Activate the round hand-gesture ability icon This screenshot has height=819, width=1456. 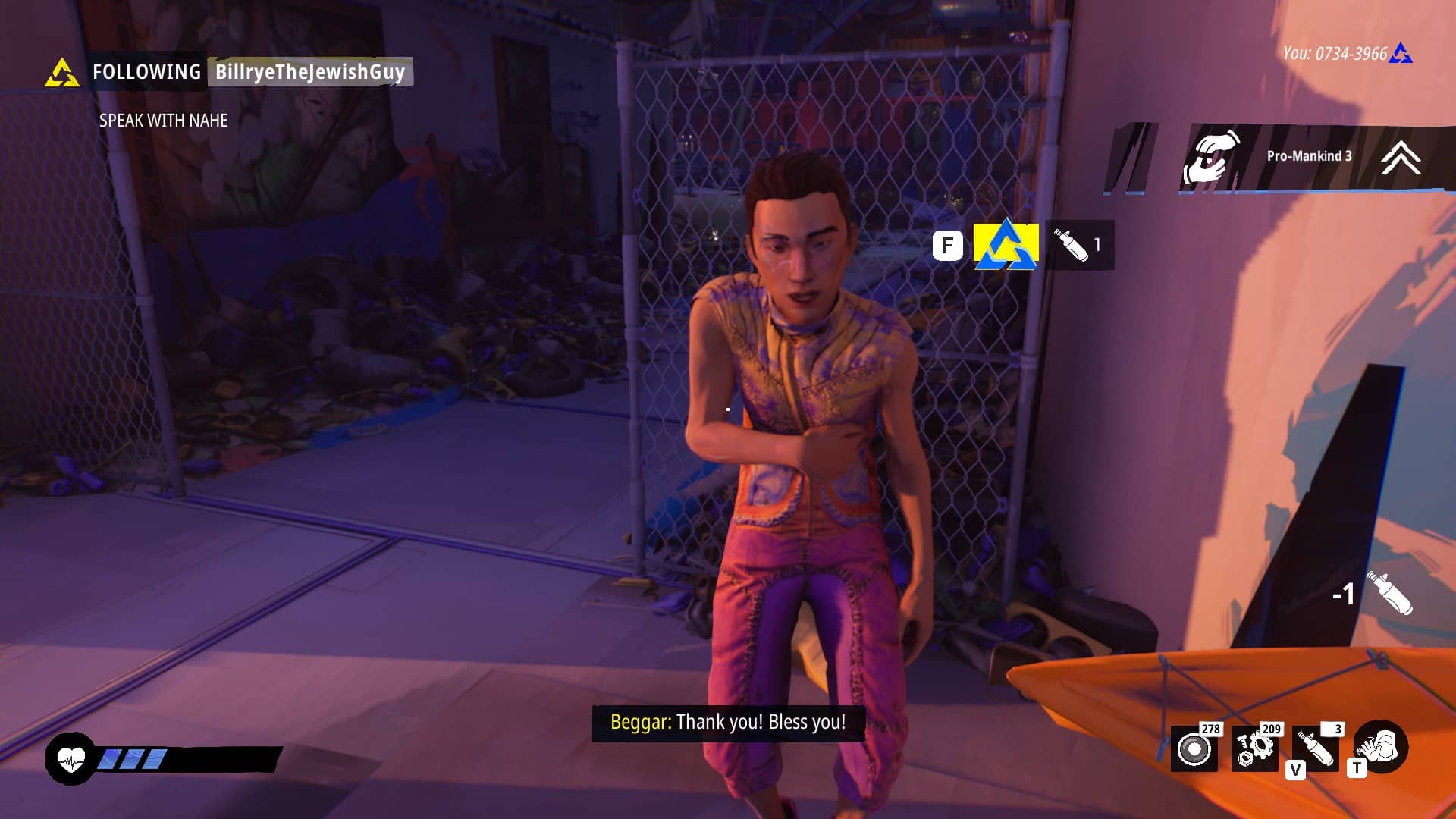(1381, 746)
